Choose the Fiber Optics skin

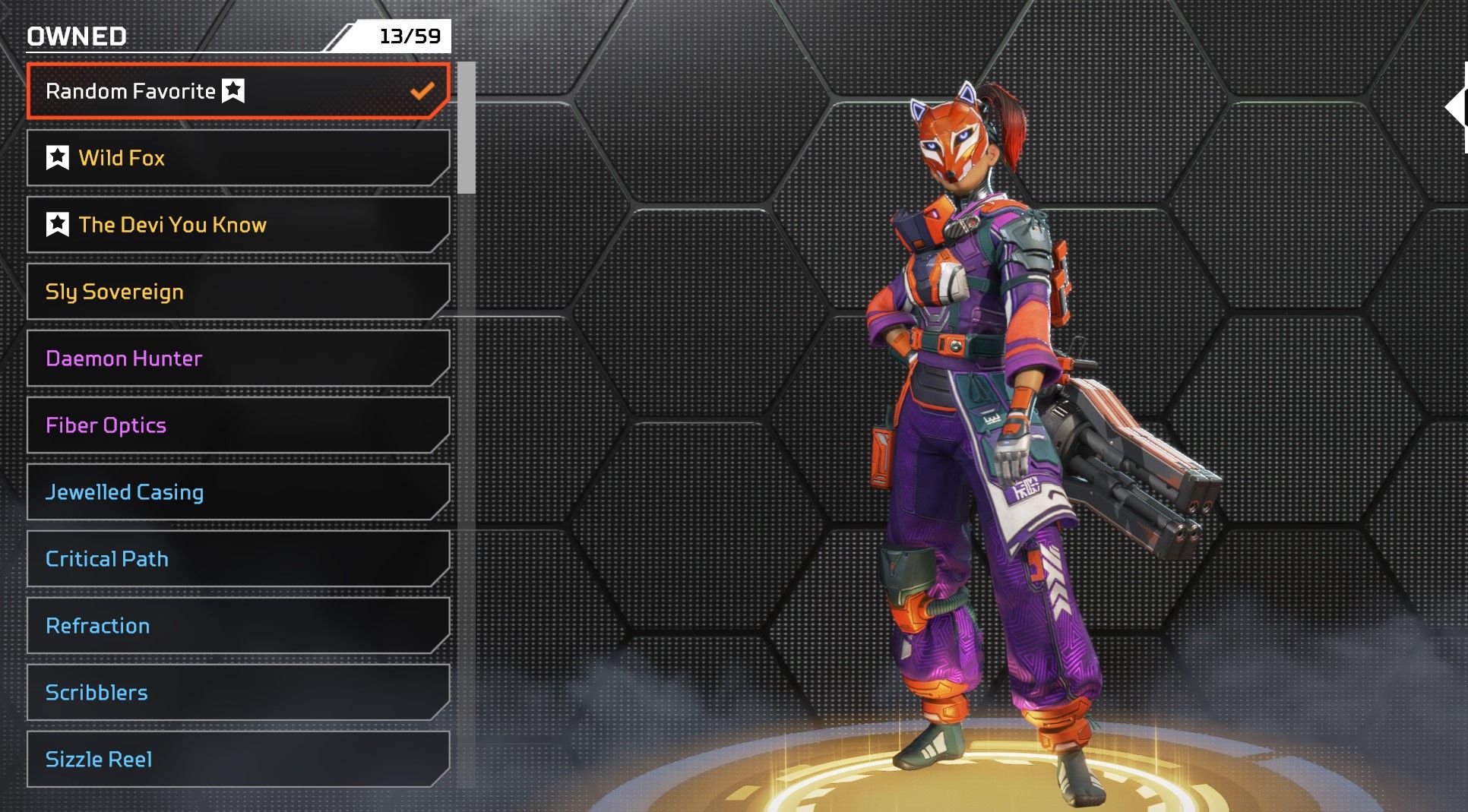coord(237,425)
